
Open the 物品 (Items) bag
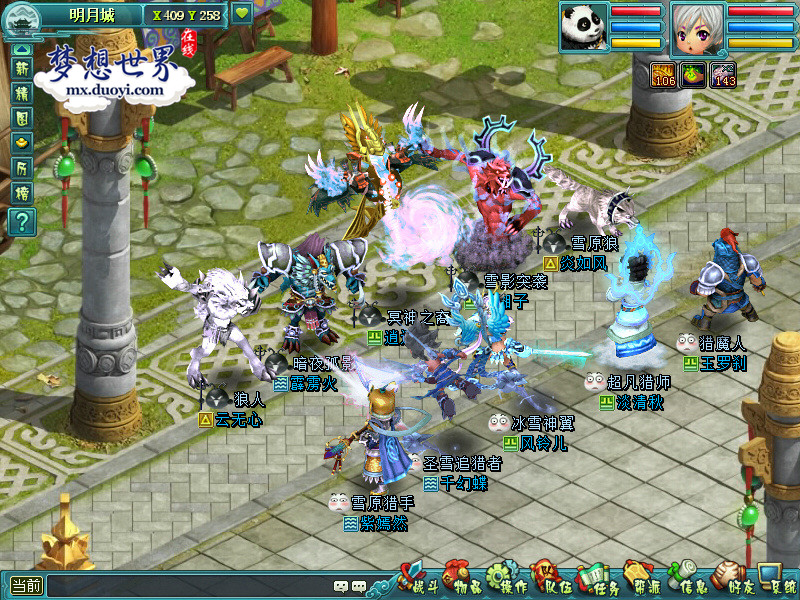click(x=458, y=580)
